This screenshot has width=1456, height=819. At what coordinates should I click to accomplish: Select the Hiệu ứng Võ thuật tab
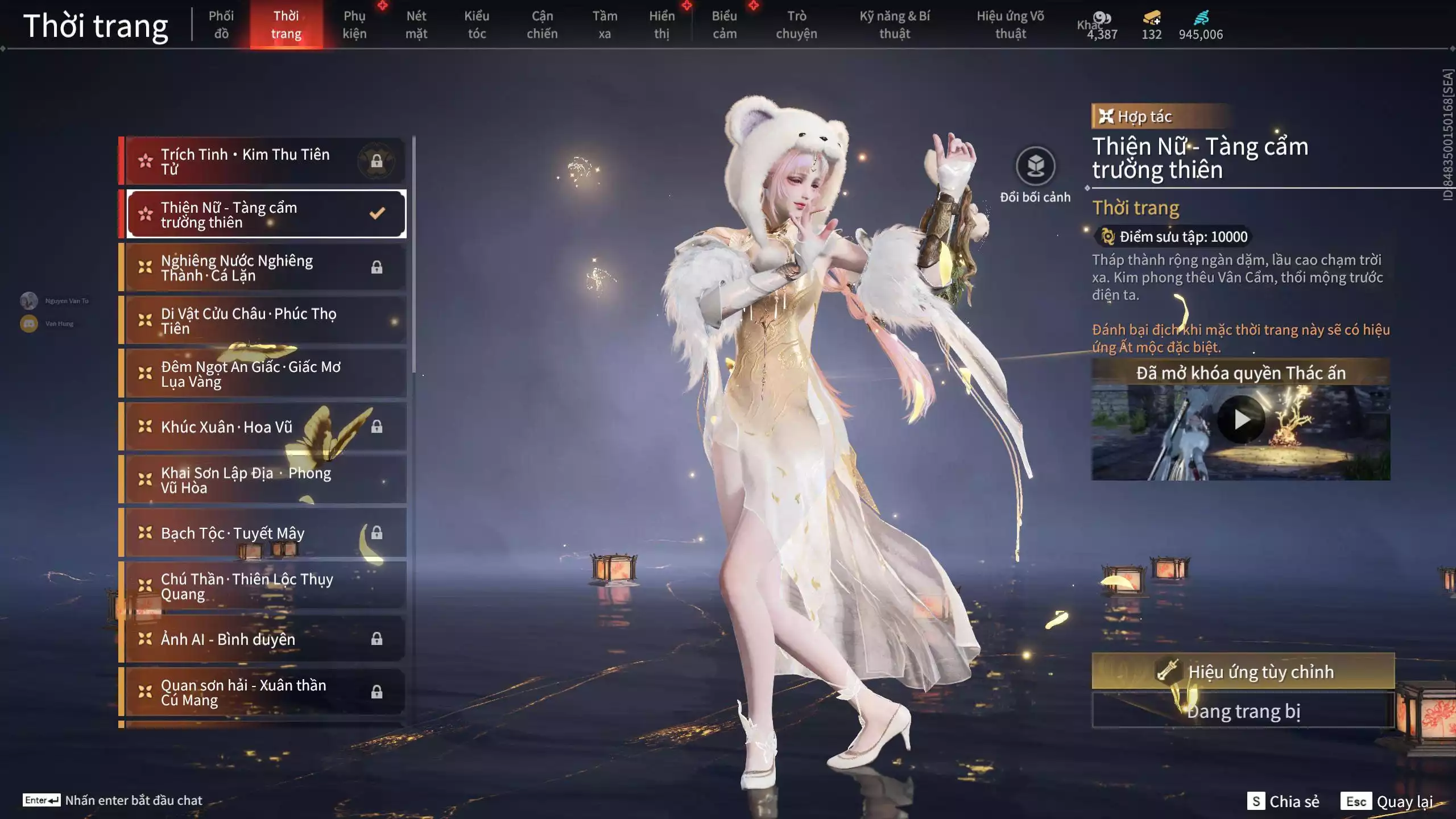(x=1010, y=24)
